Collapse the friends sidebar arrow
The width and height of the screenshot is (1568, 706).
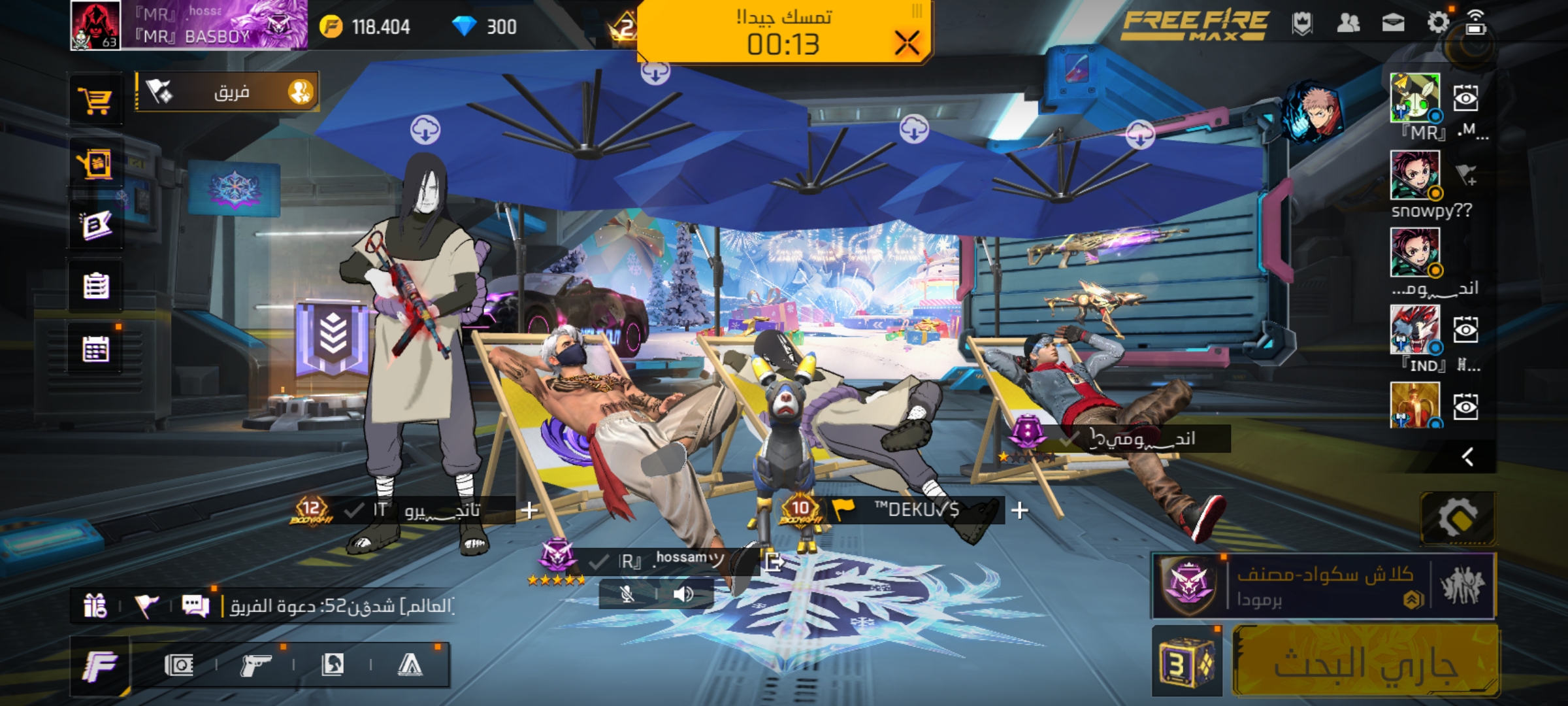pos(1467,456)
